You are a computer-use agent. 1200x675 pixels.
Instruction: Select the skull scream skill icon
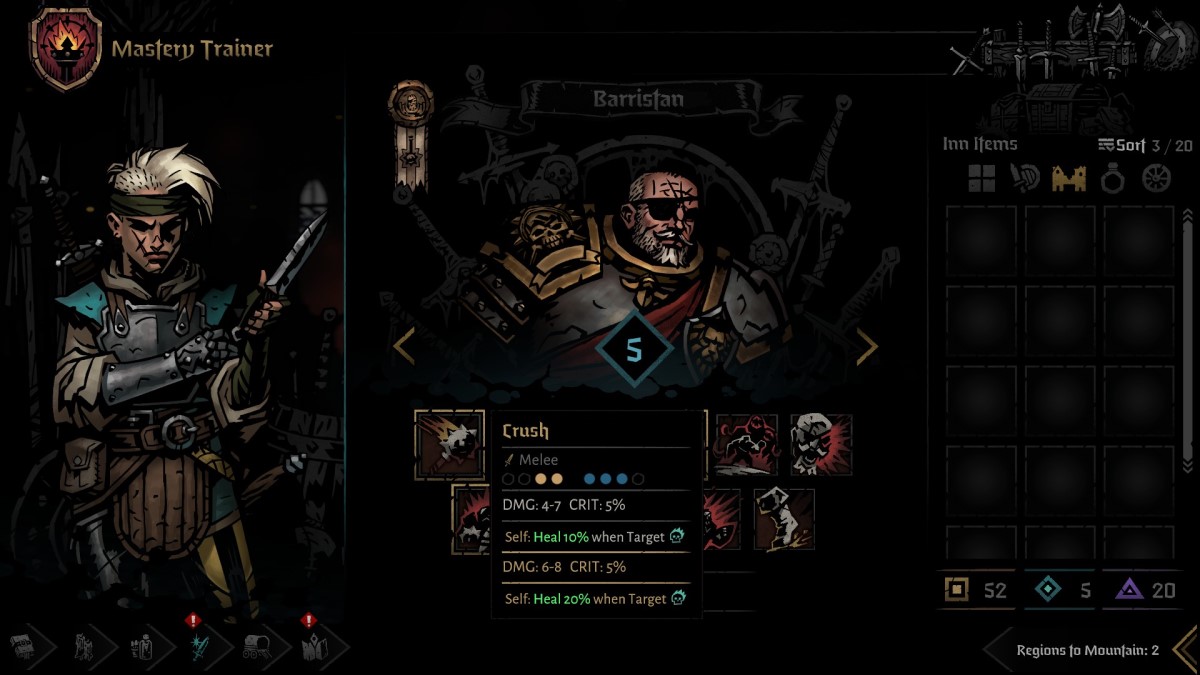pyautogui.click(x=821, y=445)
